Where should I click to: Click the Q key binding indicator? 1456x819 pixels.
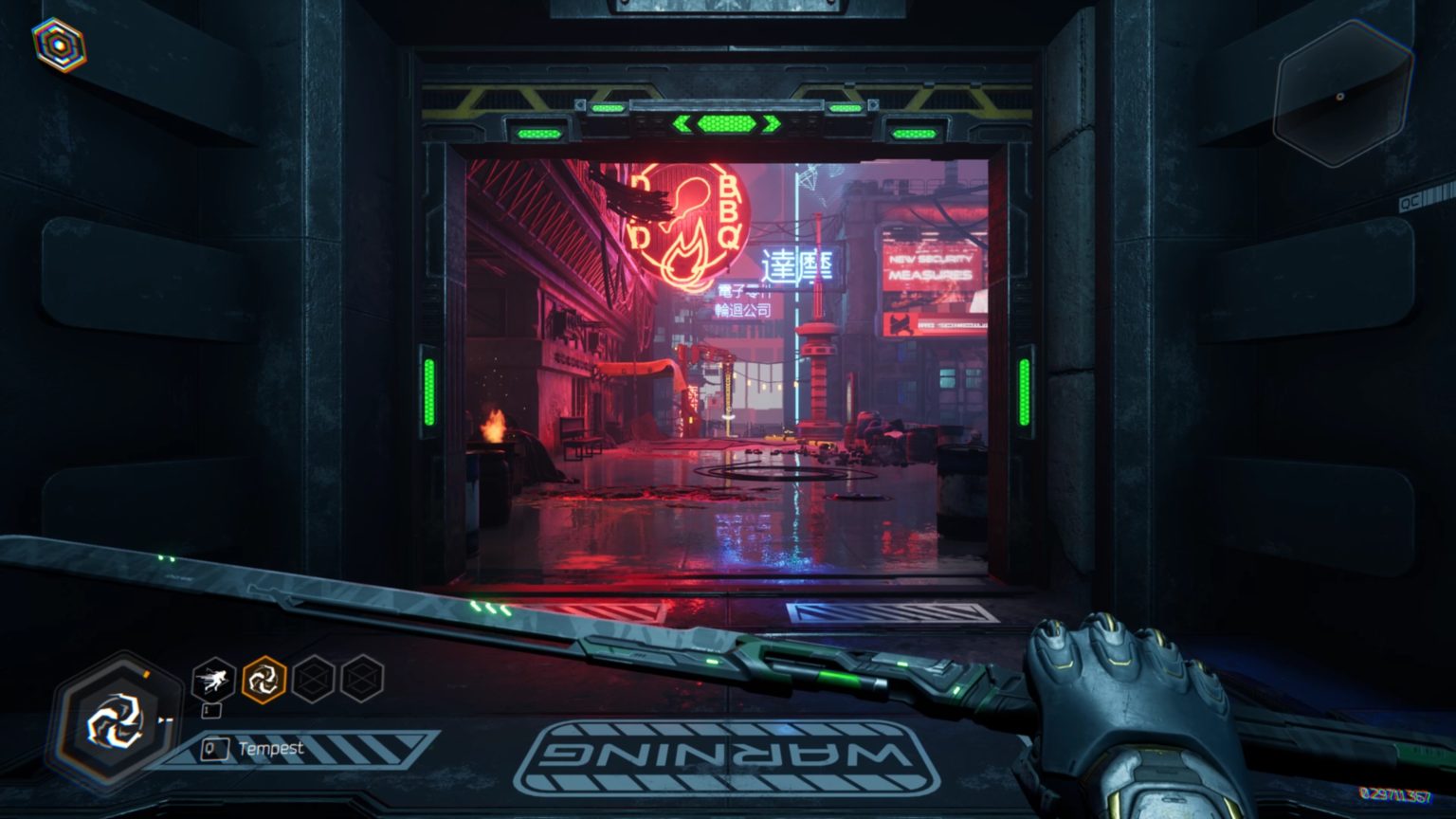[213, 748]
